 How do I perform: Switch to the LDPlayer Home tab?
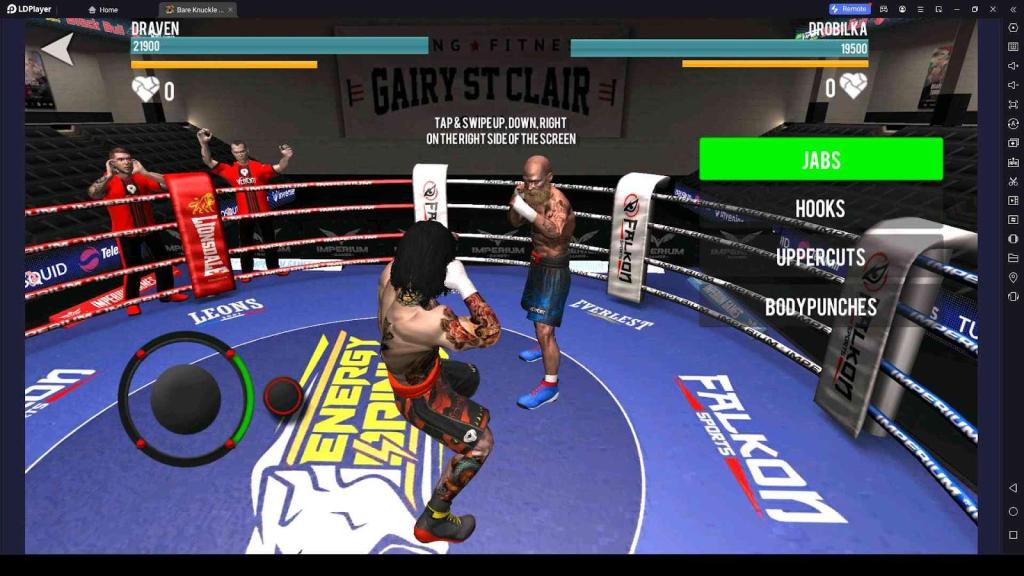[102, 9]
